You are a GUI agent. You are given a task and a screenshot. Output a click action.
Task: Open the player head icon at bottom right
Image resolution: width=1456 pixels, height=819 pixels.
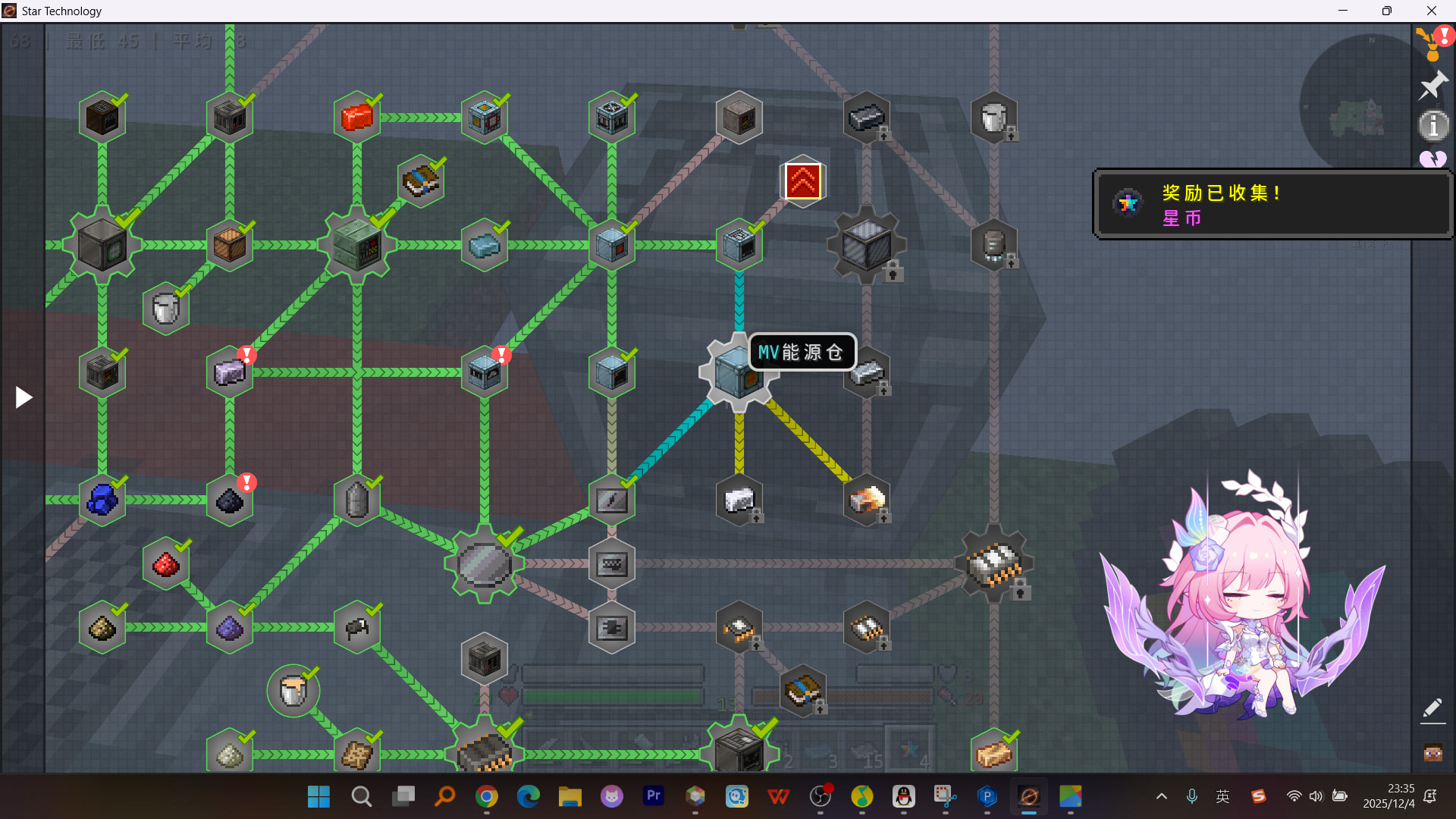(1432, 753)
